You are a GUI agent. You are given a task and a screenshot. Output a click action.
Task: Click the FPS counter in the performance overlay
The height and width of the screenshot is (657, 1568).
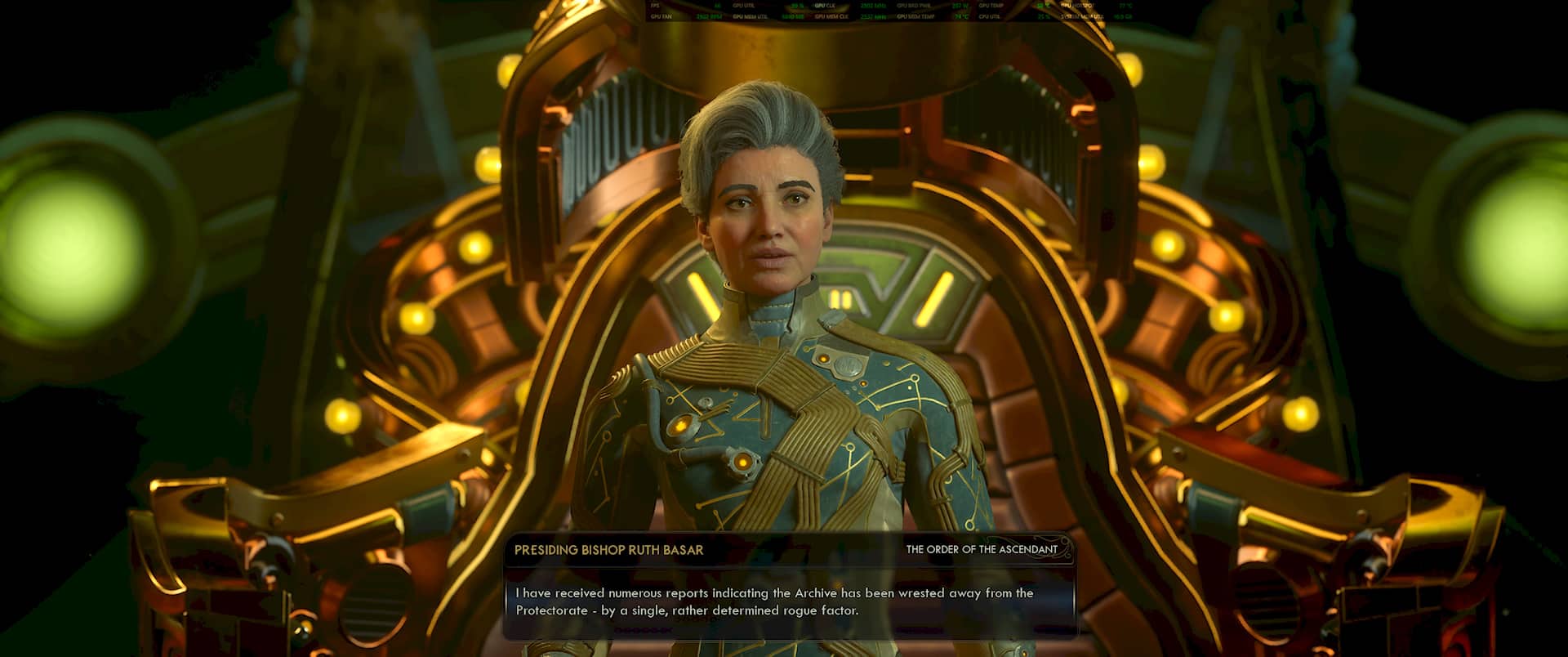click(661, 6)
